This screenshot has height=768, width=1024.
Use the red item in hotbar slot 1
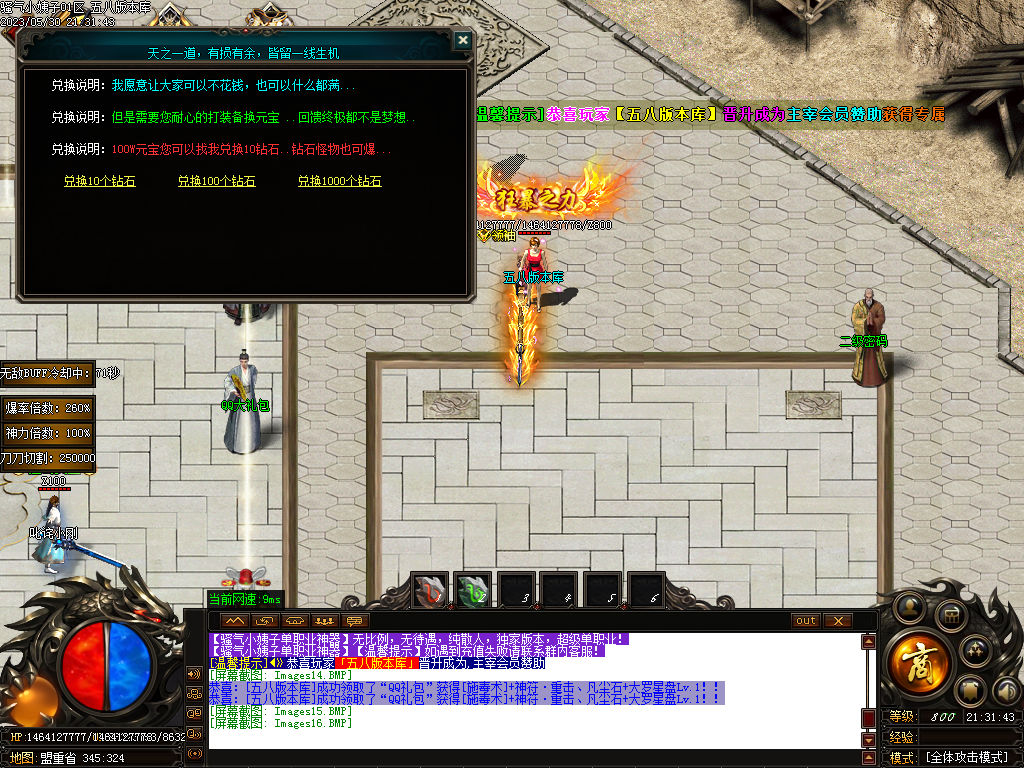pyautogui.click(x=431, y=591)
